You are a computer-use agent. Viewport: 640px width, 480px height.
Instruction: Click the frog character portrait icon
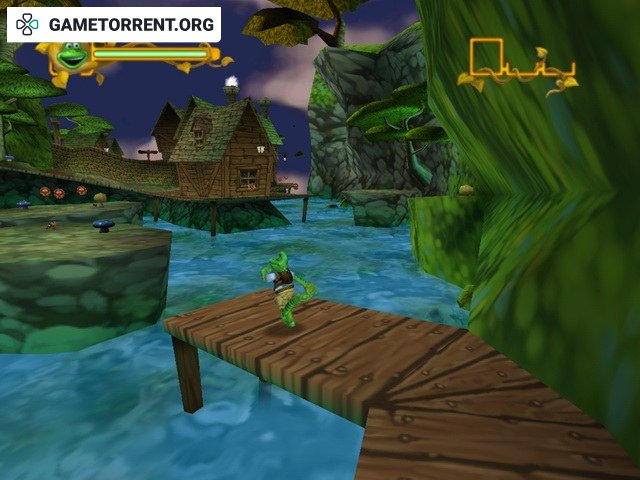point(71,55)
